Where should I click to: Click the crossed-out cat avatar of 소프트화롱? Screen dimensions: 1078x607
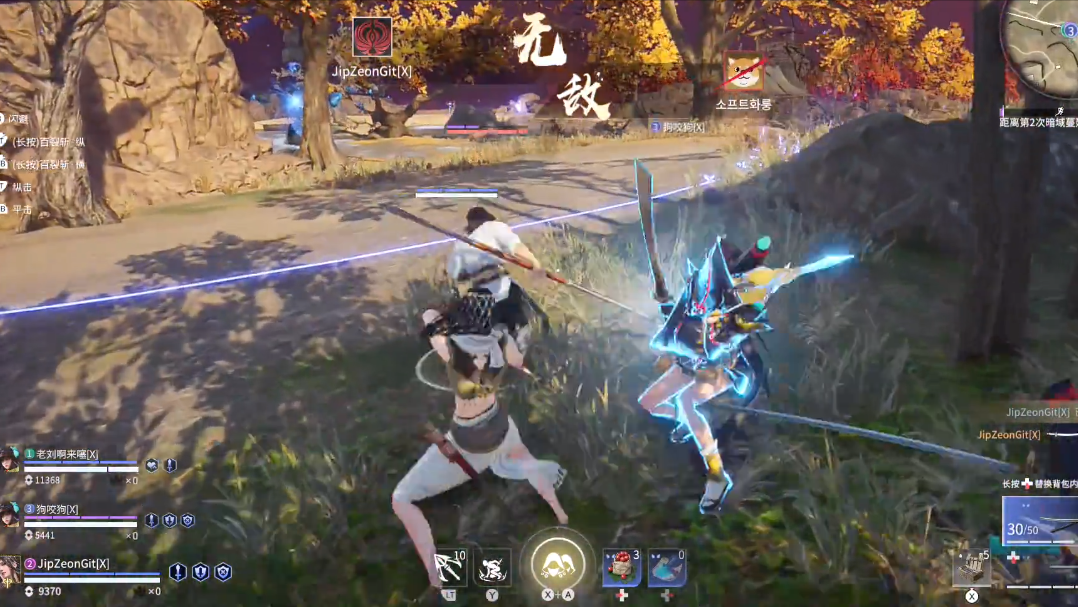743,72
